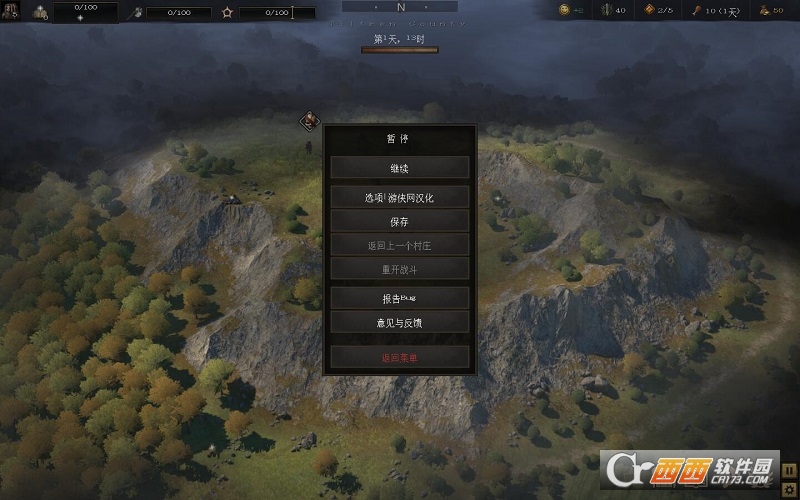Click the character portrait in the top-left corner
Image resolution: width=800 pixels, height=500 pixels.
pyautogui.click(x=11, y=11)
